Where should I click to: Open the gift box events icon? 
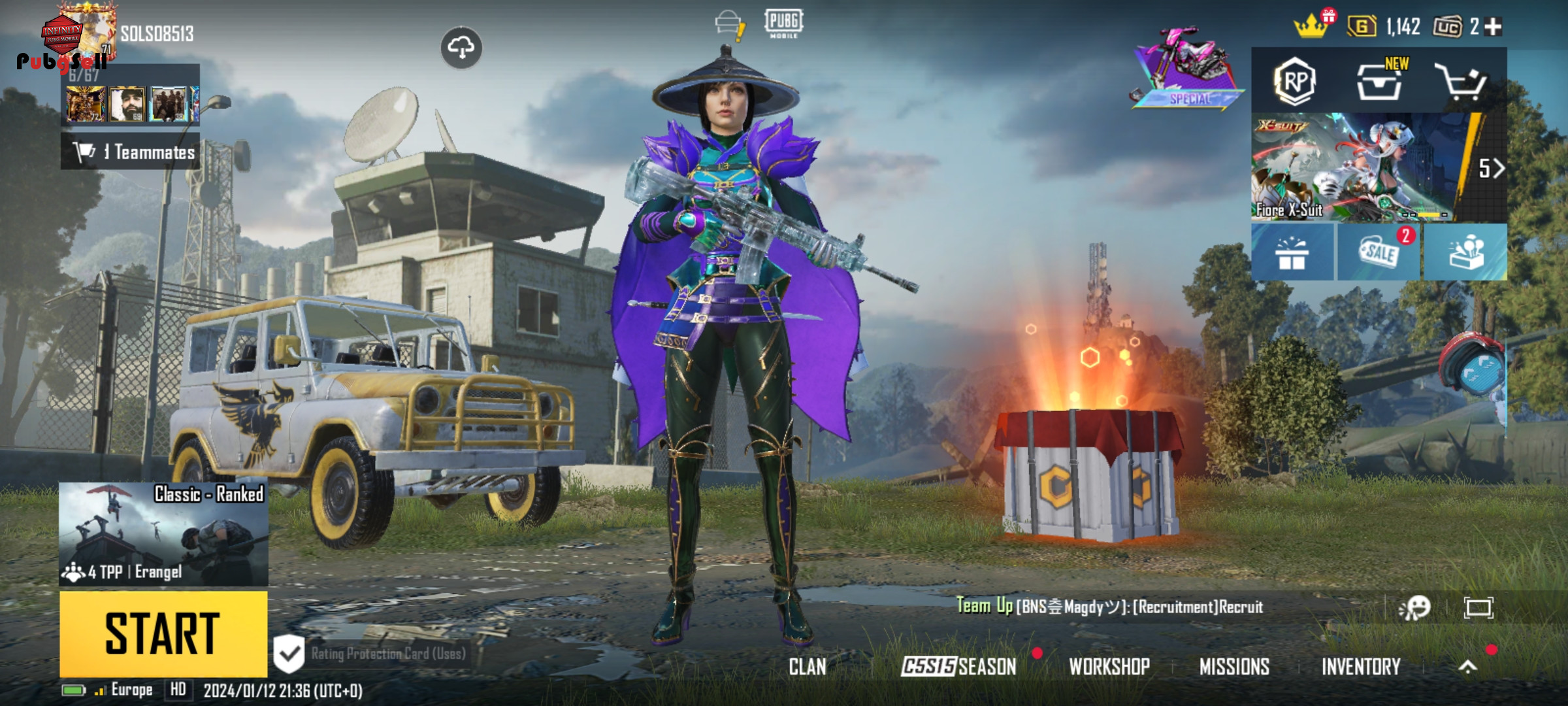click(1292, 252)
